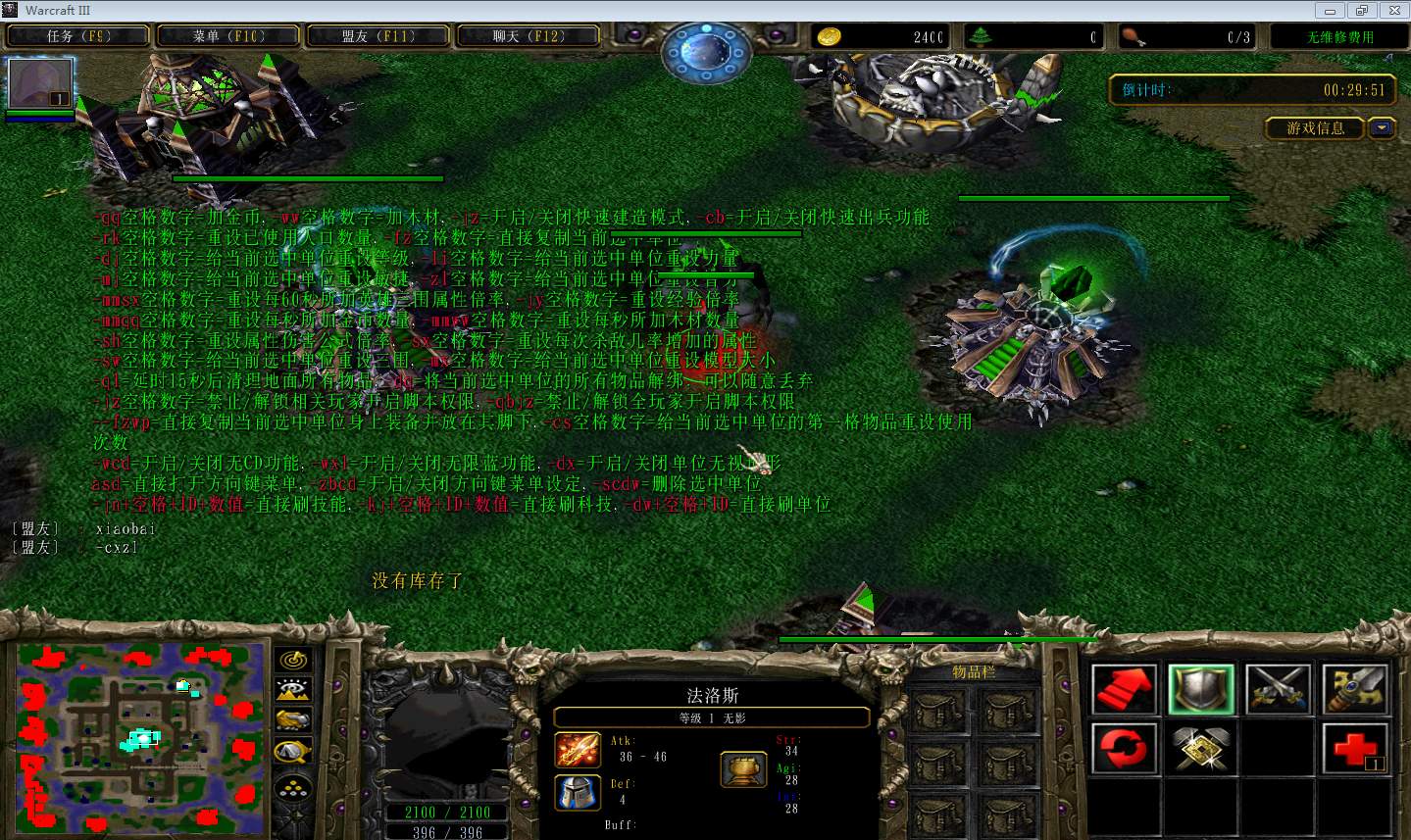This screenshot has height=840, width=1411.
Task: Activate the minimap signal ping button
Action: click(x=293, y=661)
